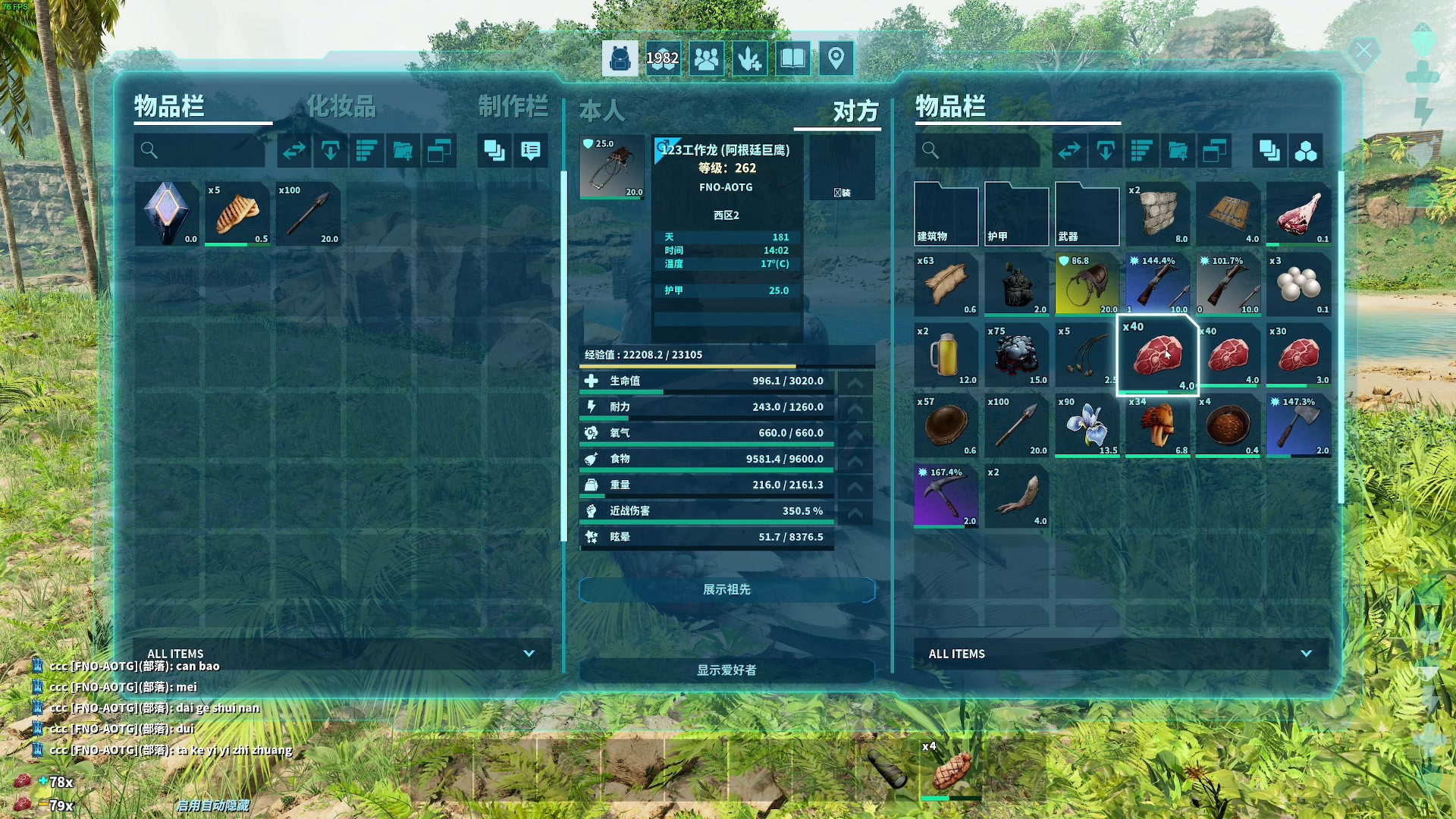Select the cooked meat stack x5
The height and width of the screenshot is (819, 1456).
(x=237, y=215)
